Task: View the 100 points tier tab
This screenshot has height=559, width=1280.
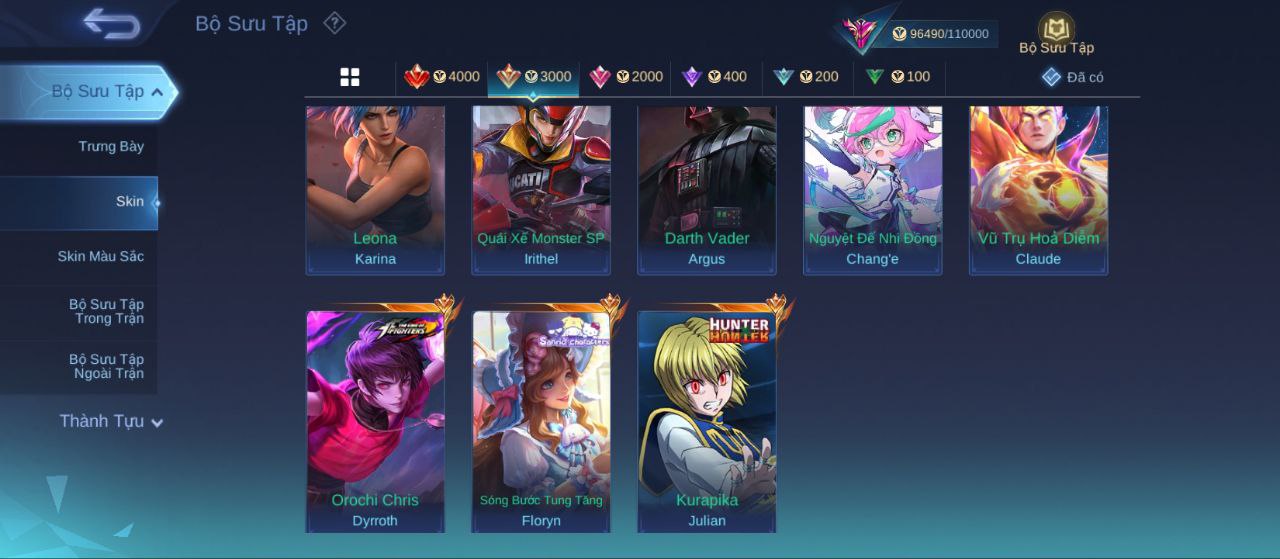Action: point(898,77)
